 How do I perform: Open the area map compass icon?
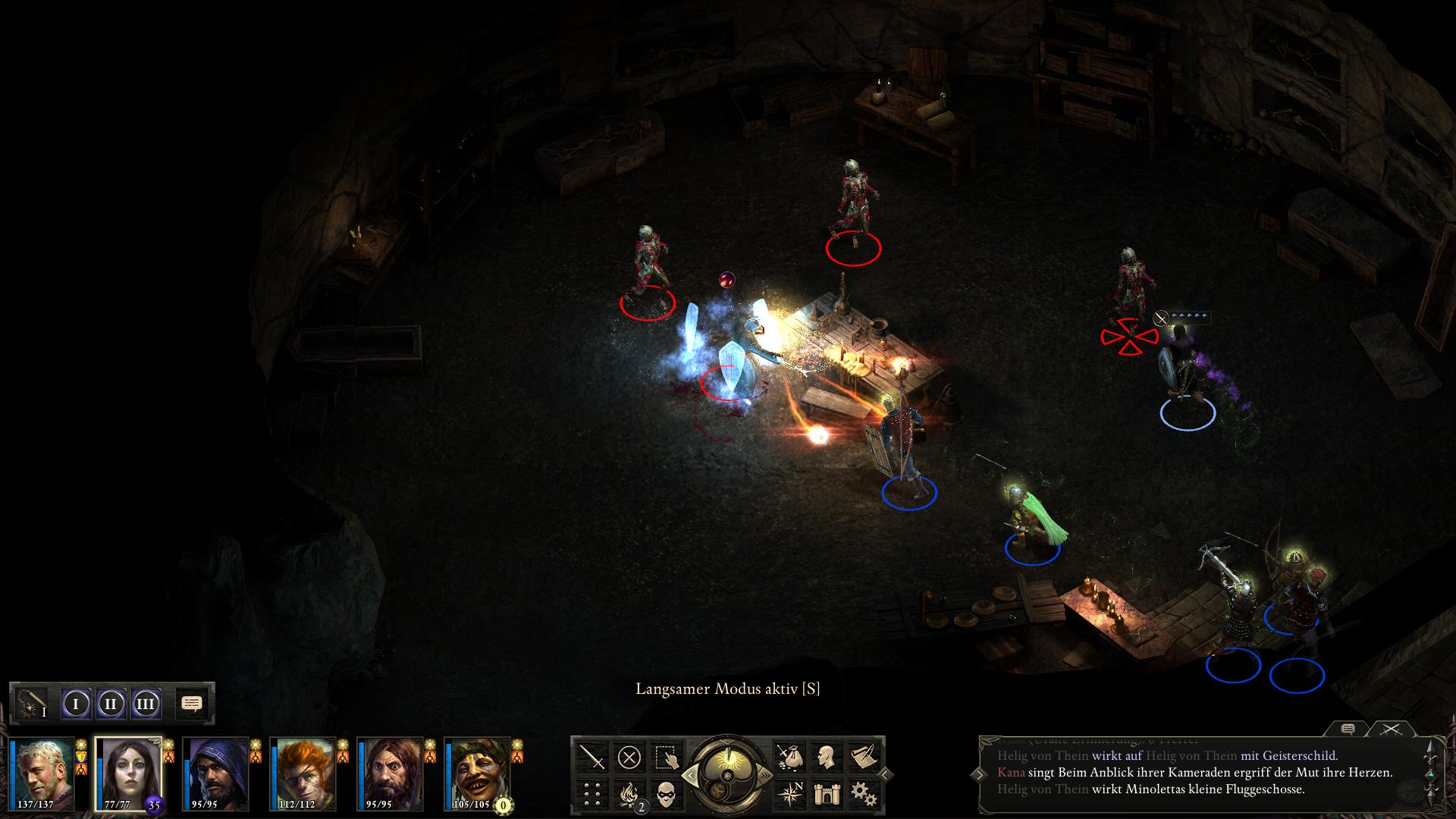[789, 793]
